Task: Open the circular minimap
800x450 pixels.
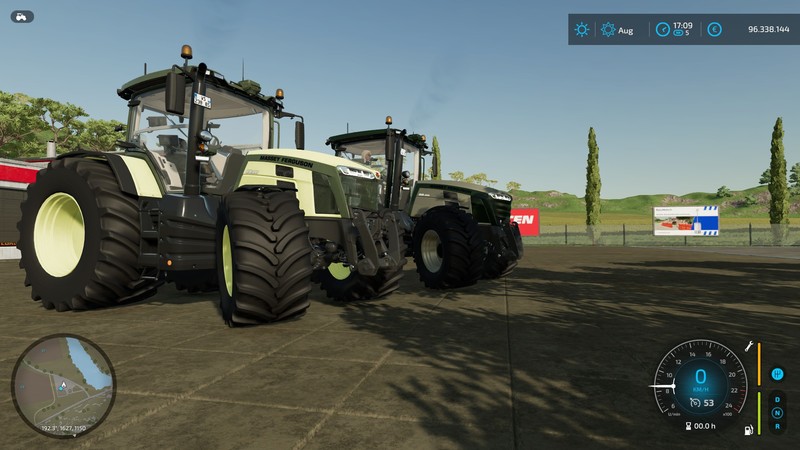Action: [x=63, y=385]
